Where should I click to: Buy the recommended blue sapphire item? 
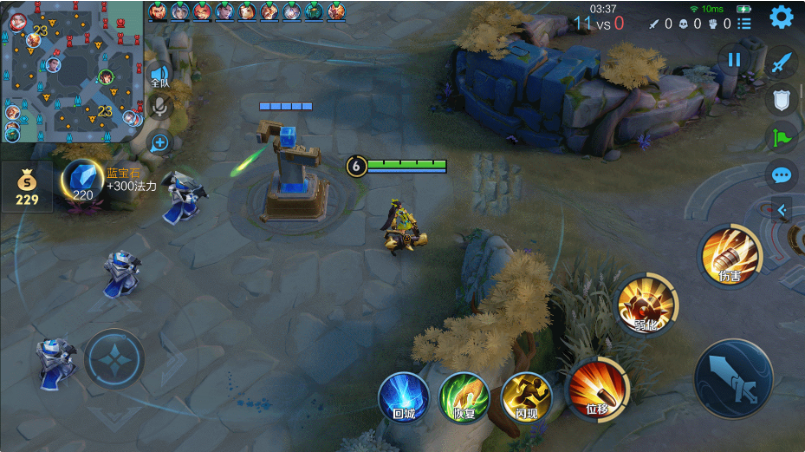coord(82,180)
